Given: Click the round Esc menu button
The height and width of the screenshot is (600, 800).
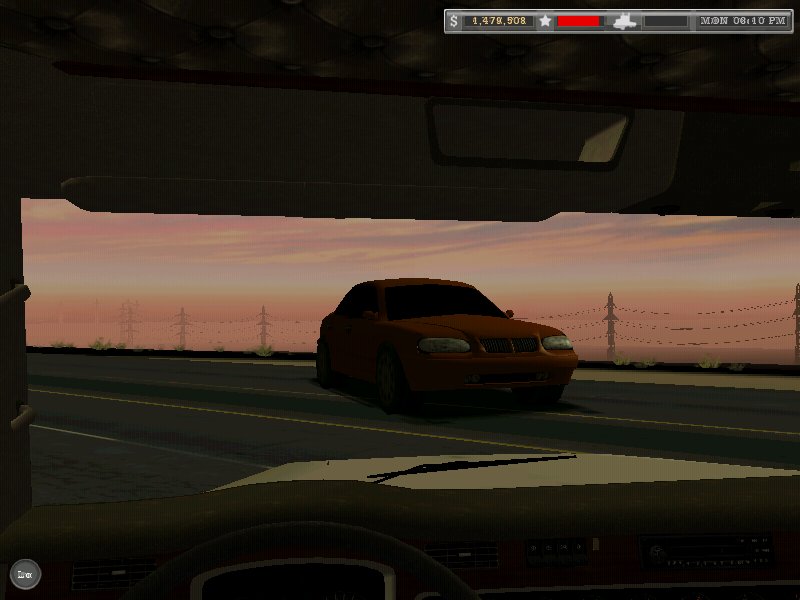Looking at the screenshot, I should tap(25, 574).
